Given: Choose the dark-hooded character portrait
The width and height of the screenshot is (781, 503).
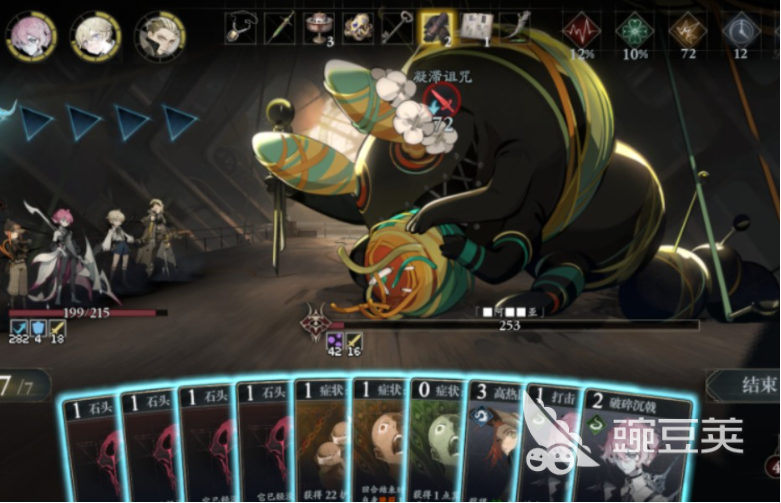Looking at the screenshot, I should 160,35.
